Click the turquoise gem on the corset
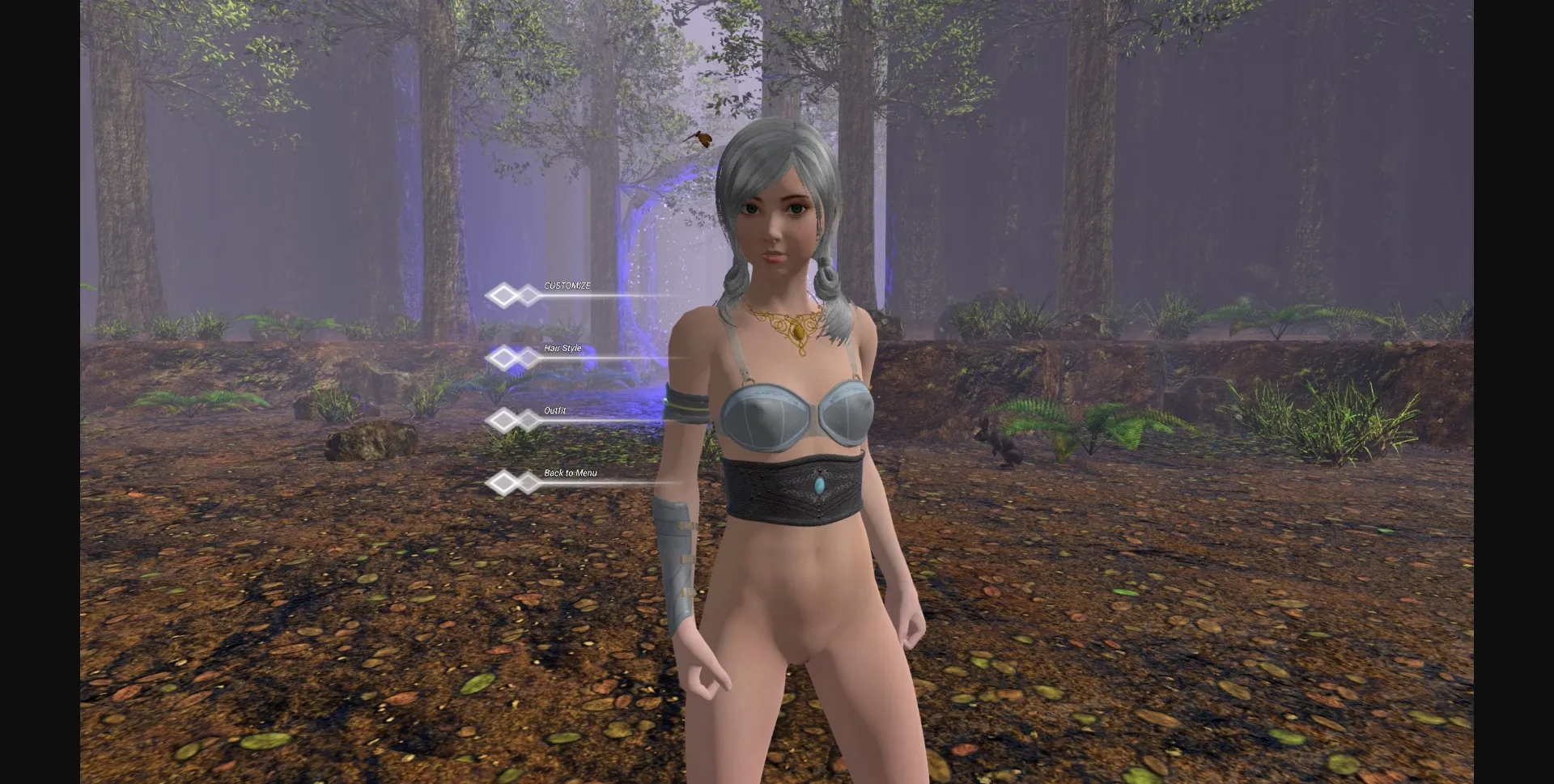This screenshot has height=784, width=1554. point(819,485)
